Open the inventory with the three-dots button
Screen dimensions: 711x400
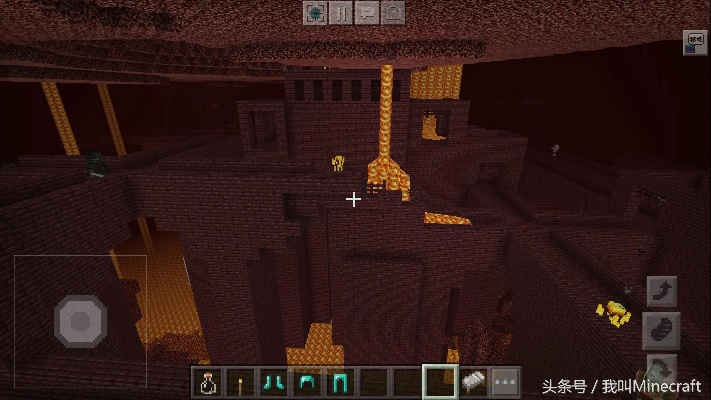pyautogui.click(x=505, y=381)
